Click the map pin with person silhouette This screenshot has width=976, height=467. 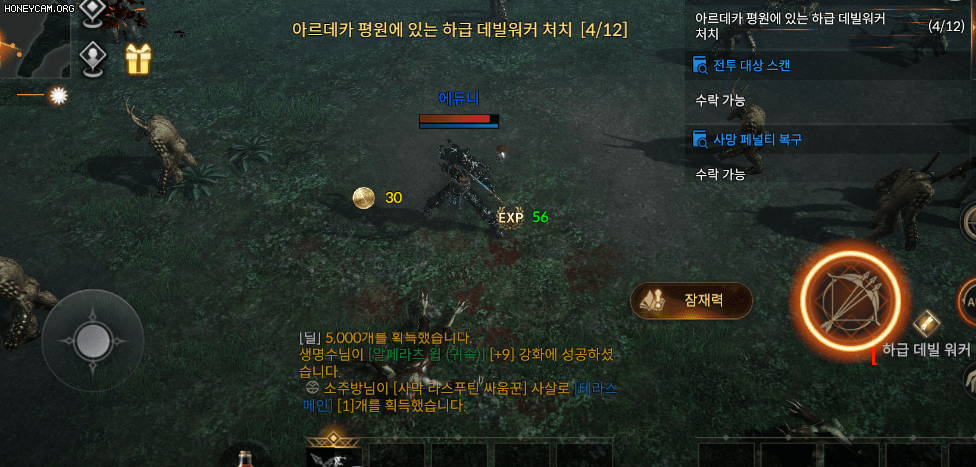[x=93, y=58]
